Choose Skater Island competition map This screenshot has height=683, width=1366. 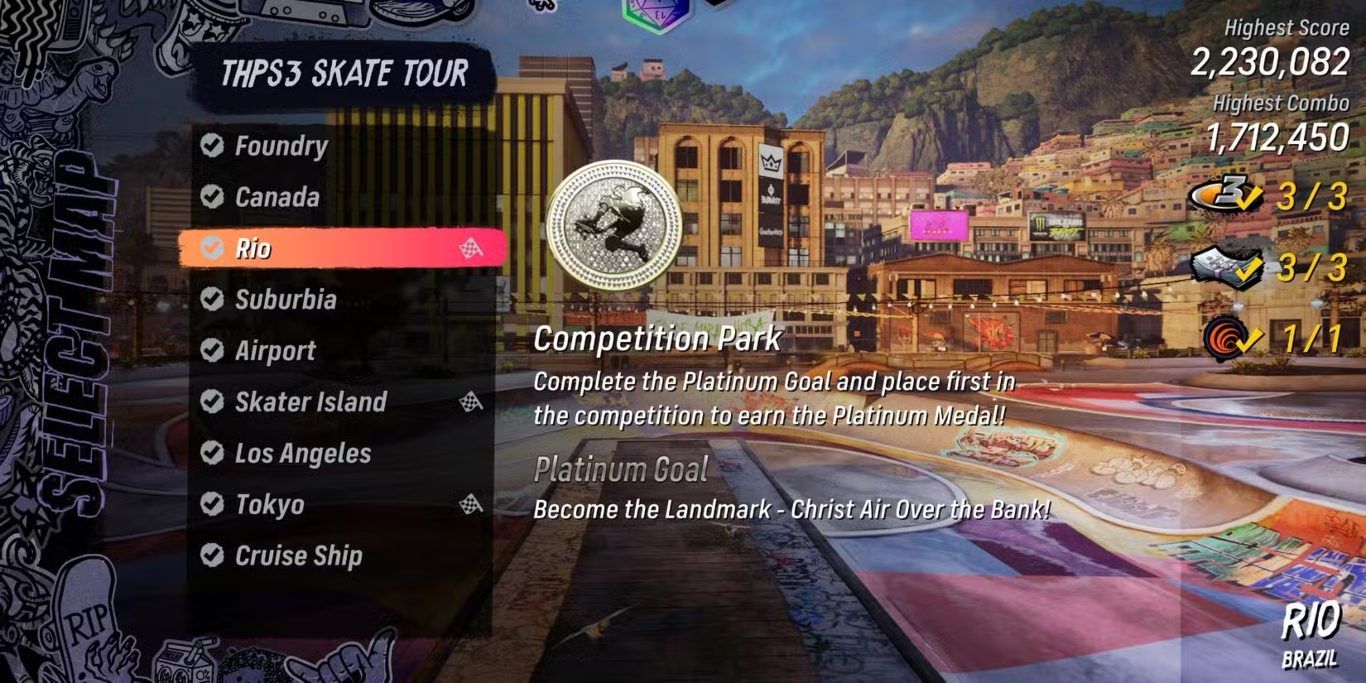(x=310, y=402)
